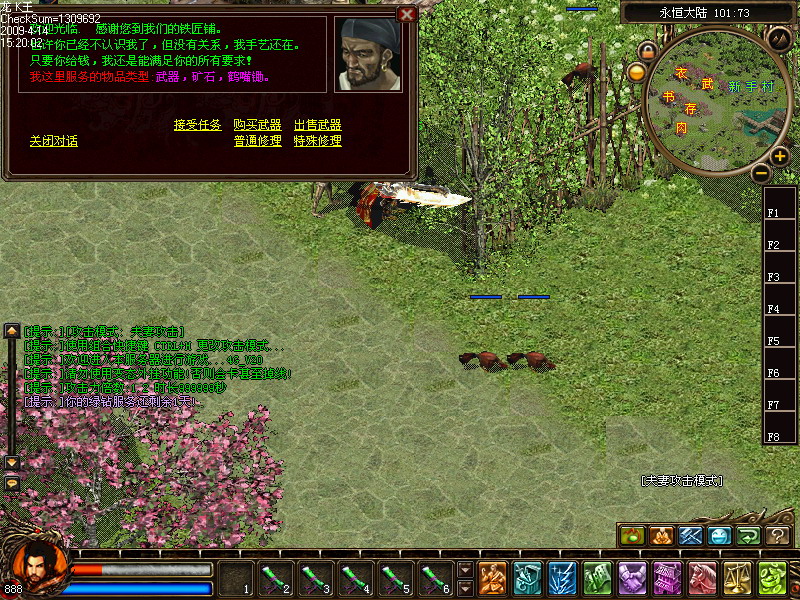Screen dimensions: 800x600
Task: Click the blue smiley face icon
Action: (720, 536)
